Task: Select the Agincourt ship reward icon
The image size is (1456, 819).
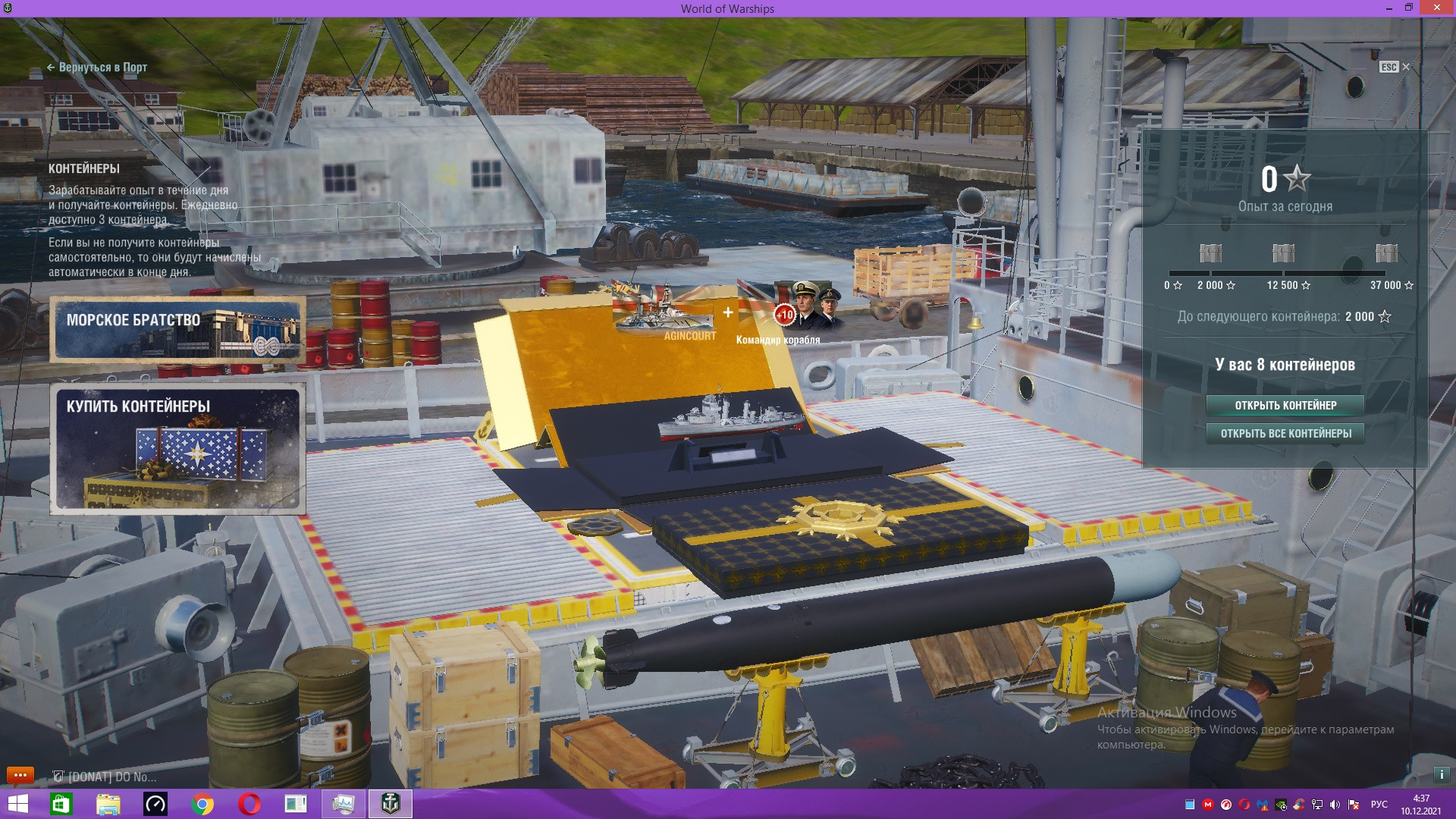Action: click(666, 312)
